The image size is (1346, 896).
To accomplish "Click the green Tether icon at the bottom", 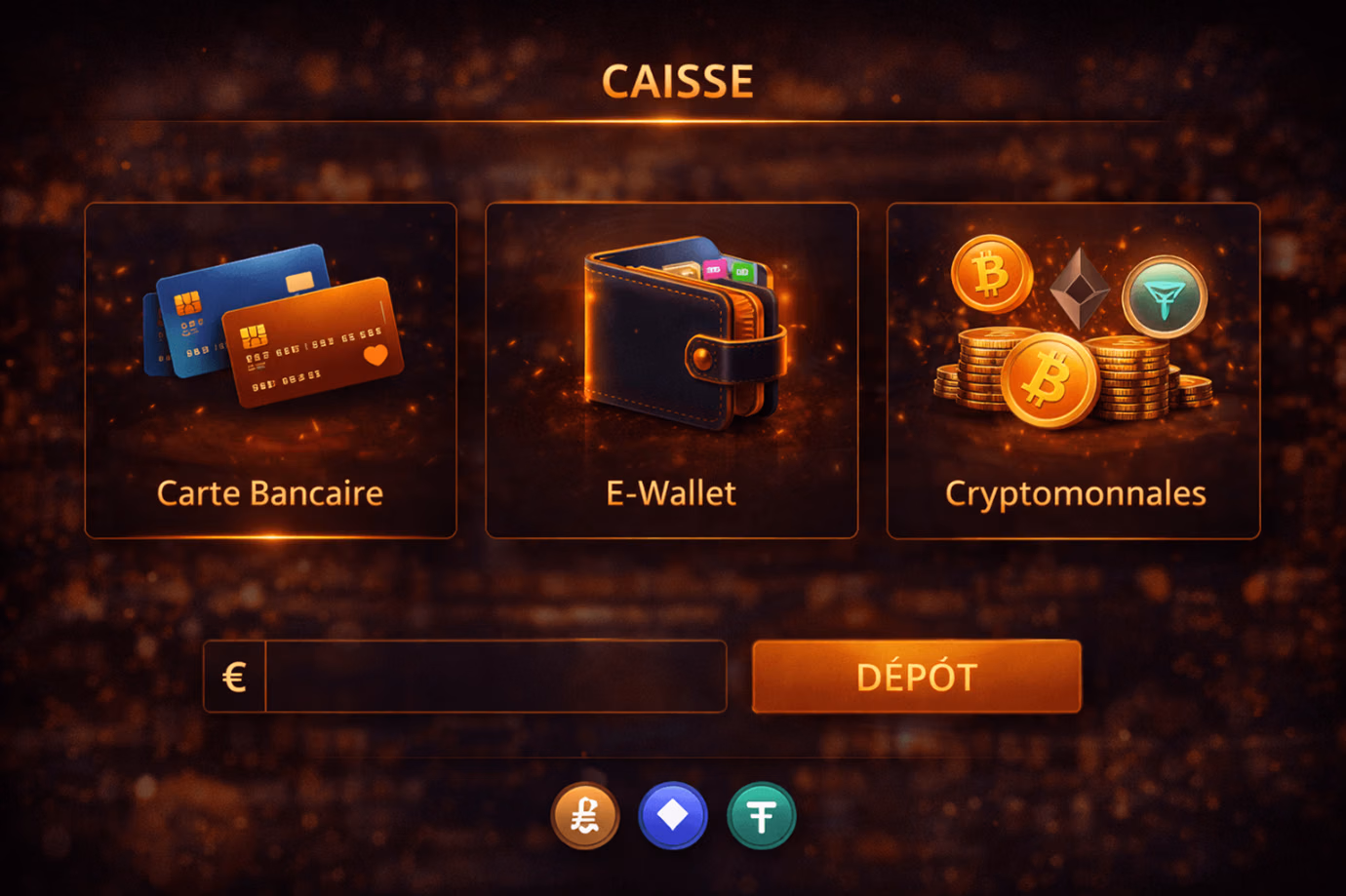I will 762,816.
